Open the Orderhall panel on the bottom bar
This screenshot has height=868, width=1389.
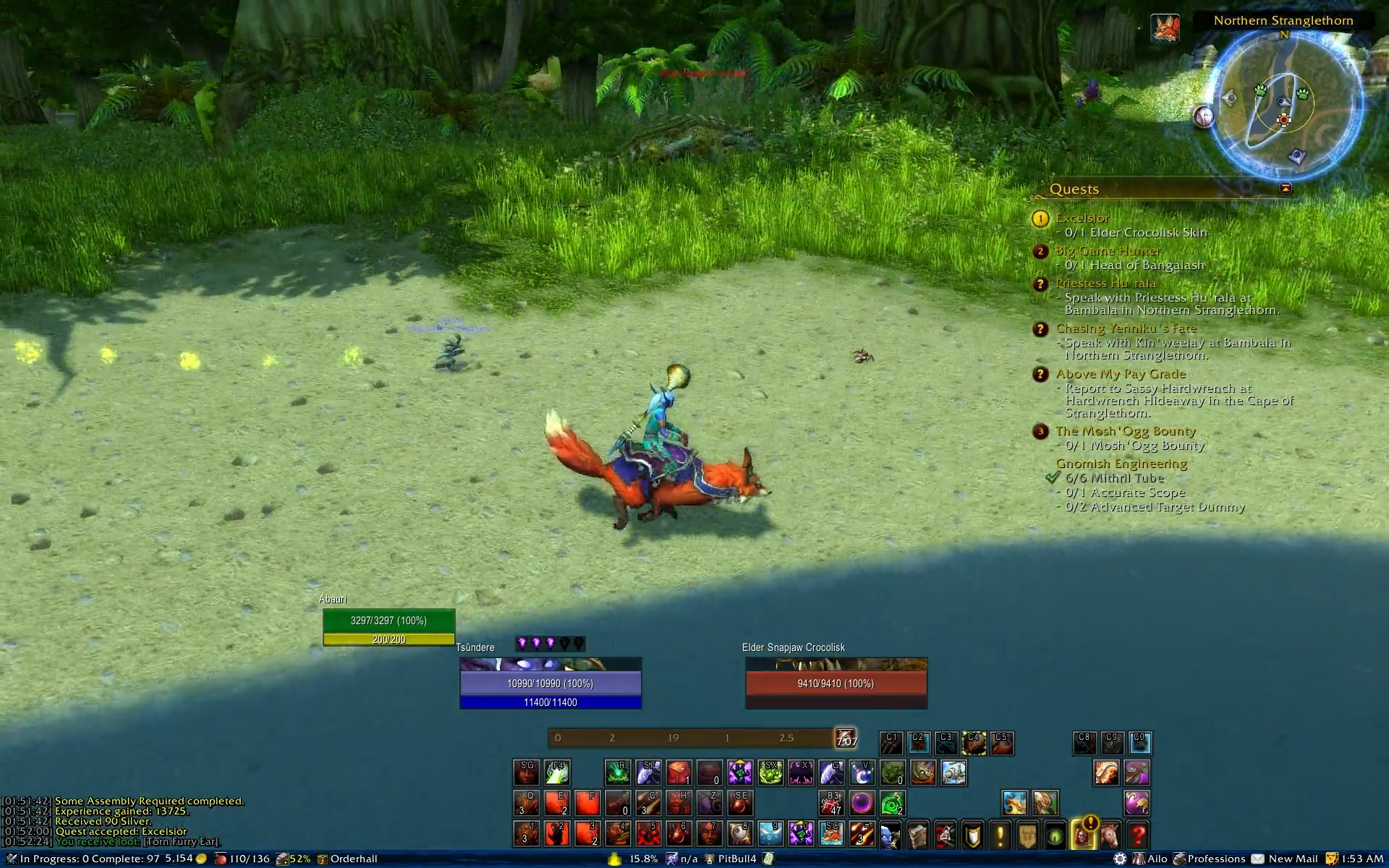click(353, 859)
